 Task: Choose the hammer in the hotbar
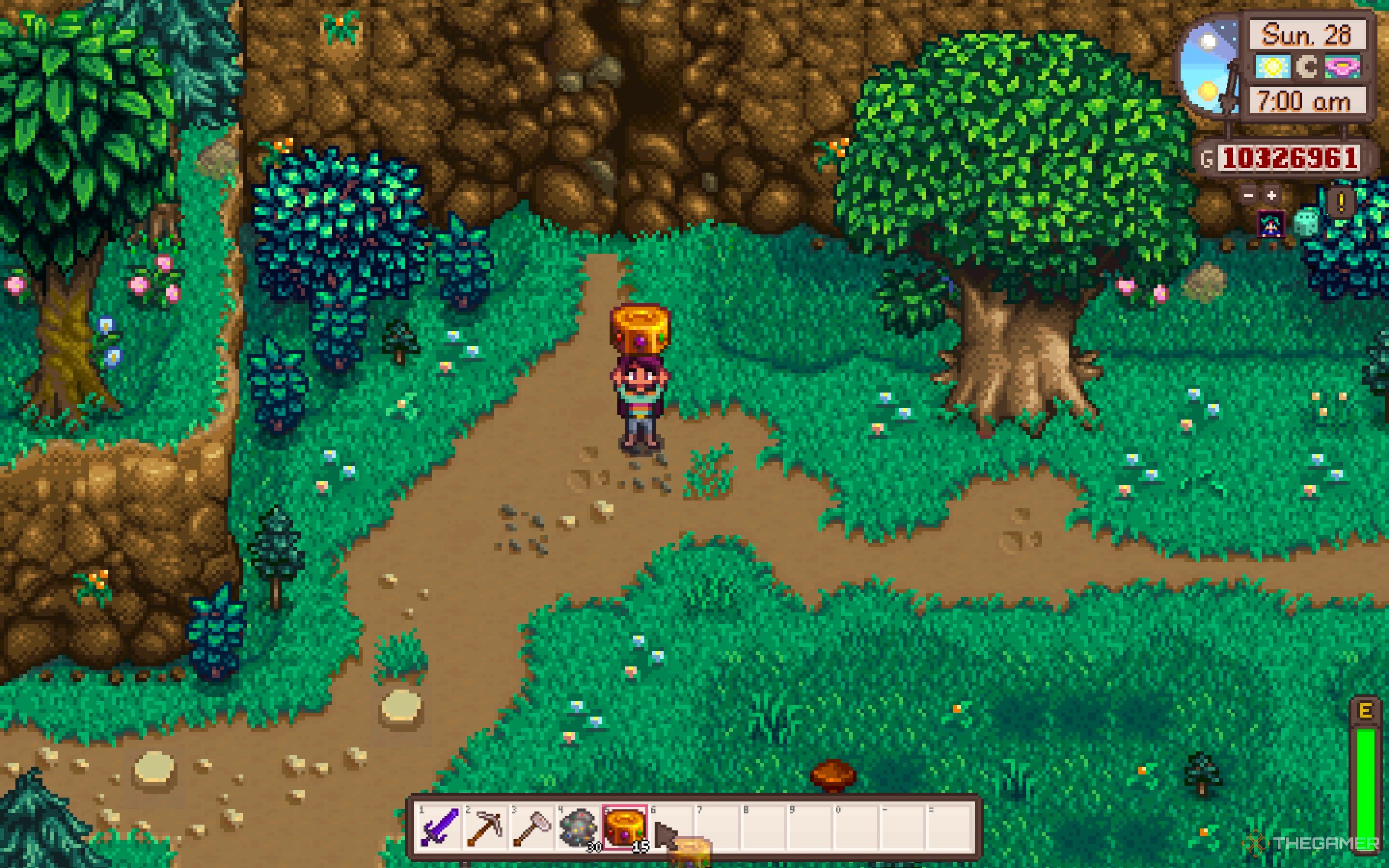click(x=531, y=827)
